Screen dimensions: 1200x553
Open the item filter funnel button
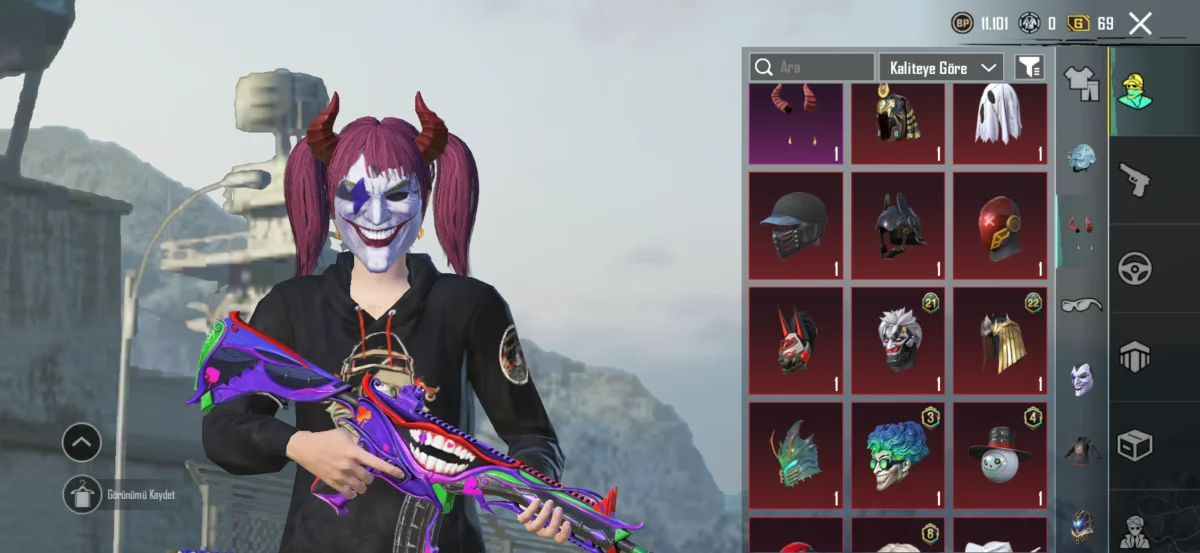coord(1029,67)
